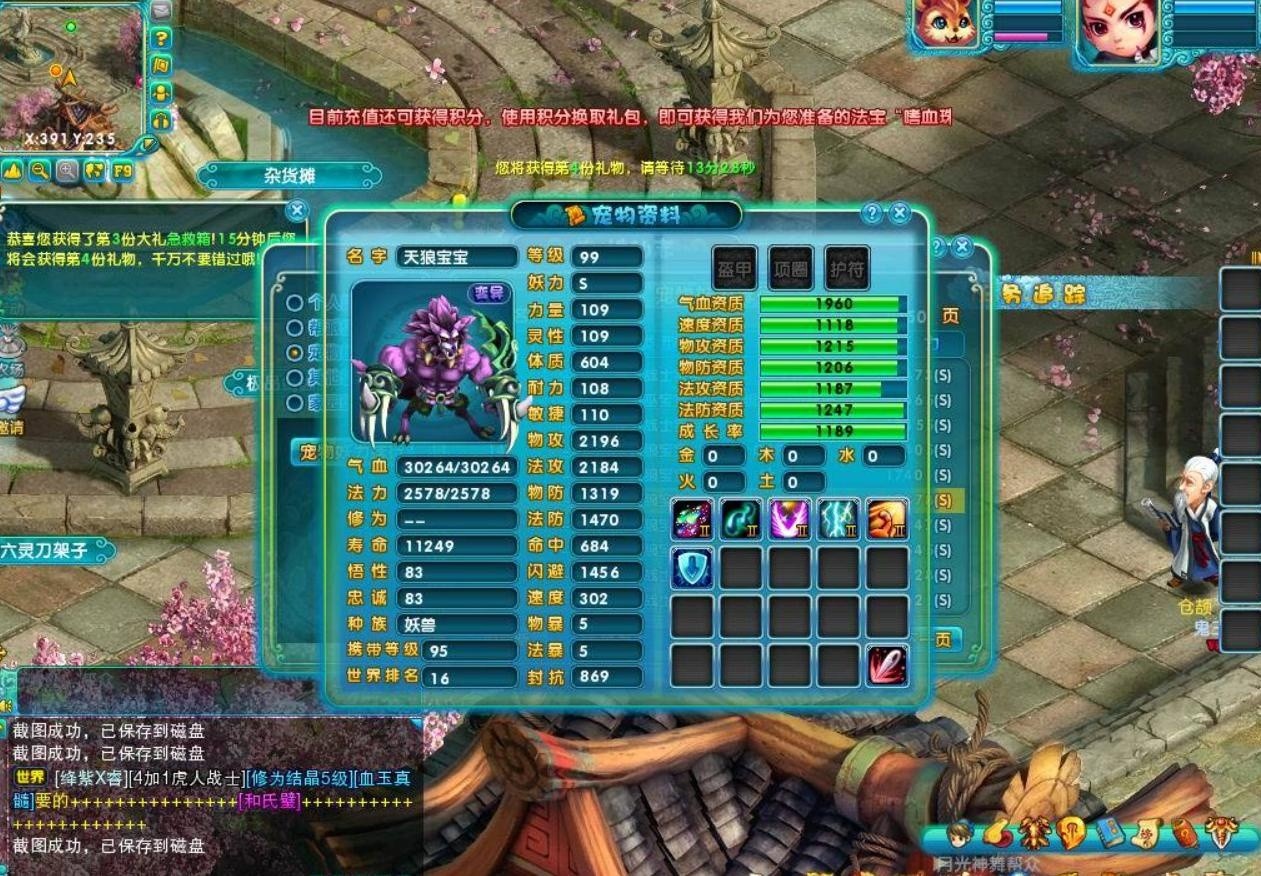Image resolution: width=1261 pixels, height=876 pixels.
Task: Select the 护符 amulet equipment slot
Action: point(847,268)
